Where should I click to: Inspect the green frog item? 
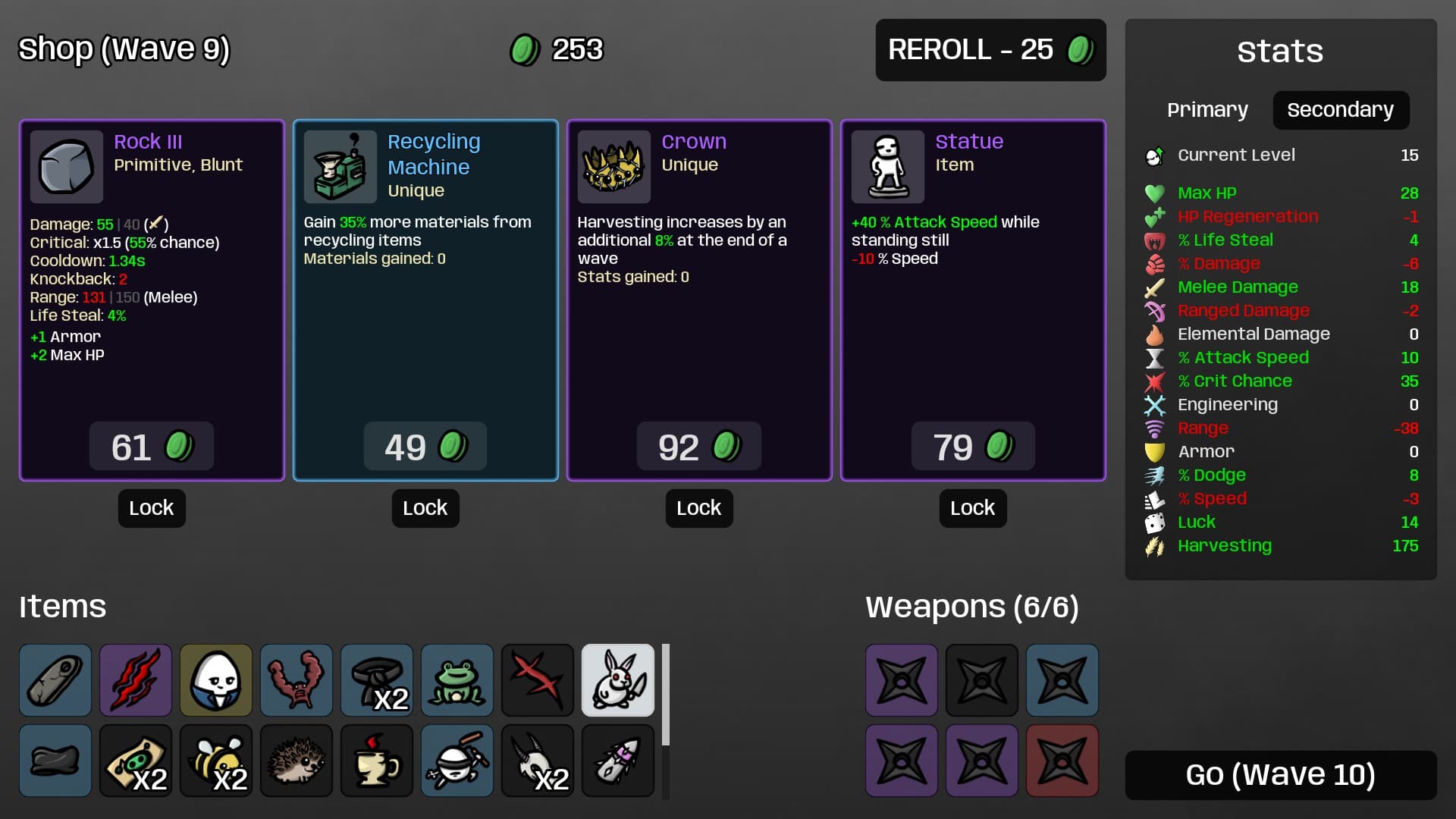pyautogui.click(x=457, y=680)
